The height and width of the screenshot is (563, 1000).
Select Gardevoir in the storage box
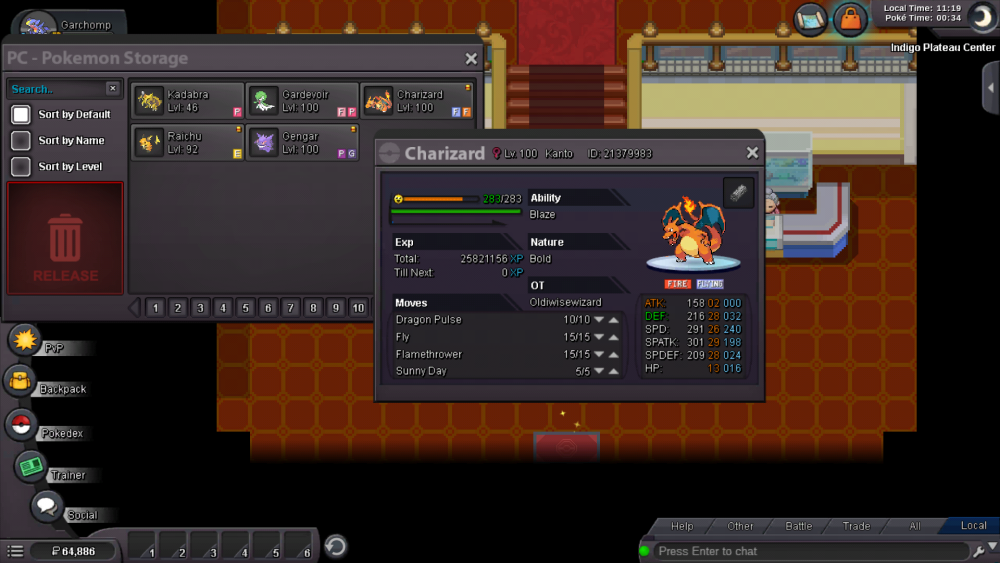pos(302,101)
